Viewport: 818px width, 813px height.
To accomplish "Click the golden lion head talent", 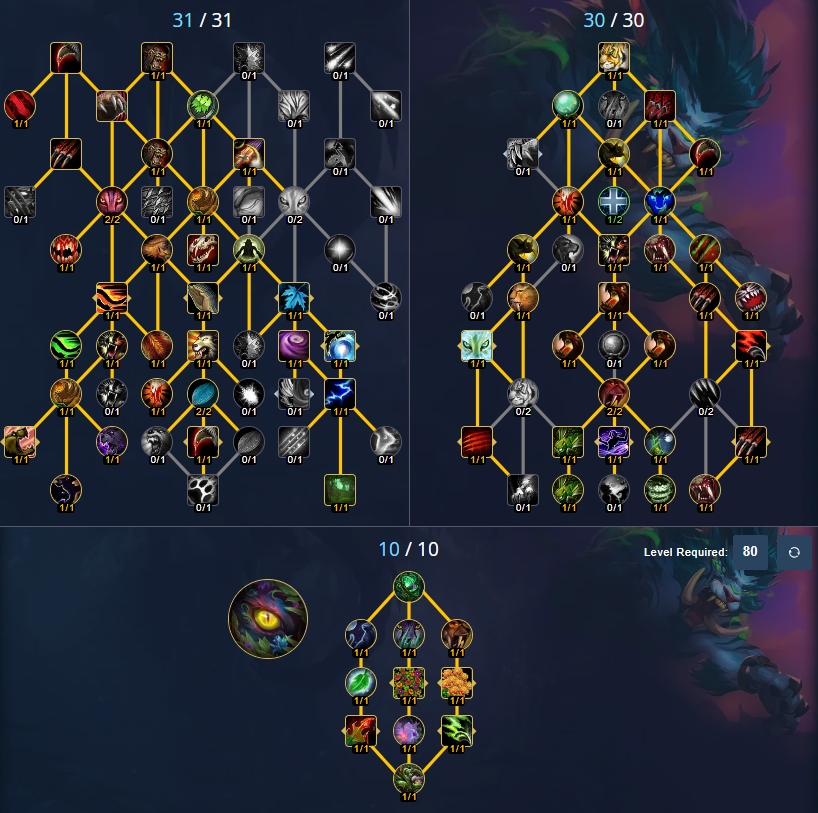I will point(203,344).
